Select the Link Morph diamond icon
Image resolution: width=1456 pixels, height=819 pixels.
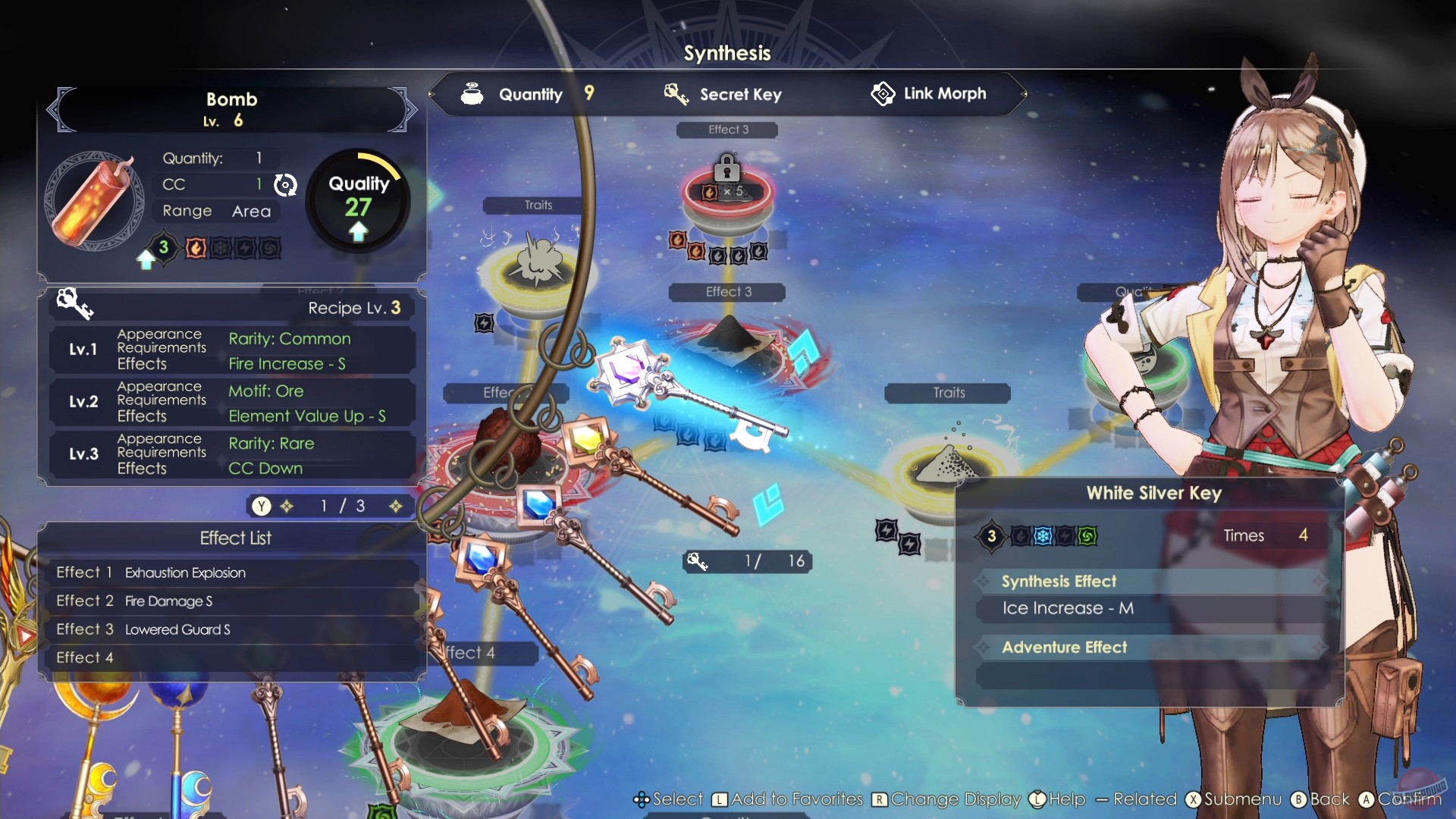883,93
